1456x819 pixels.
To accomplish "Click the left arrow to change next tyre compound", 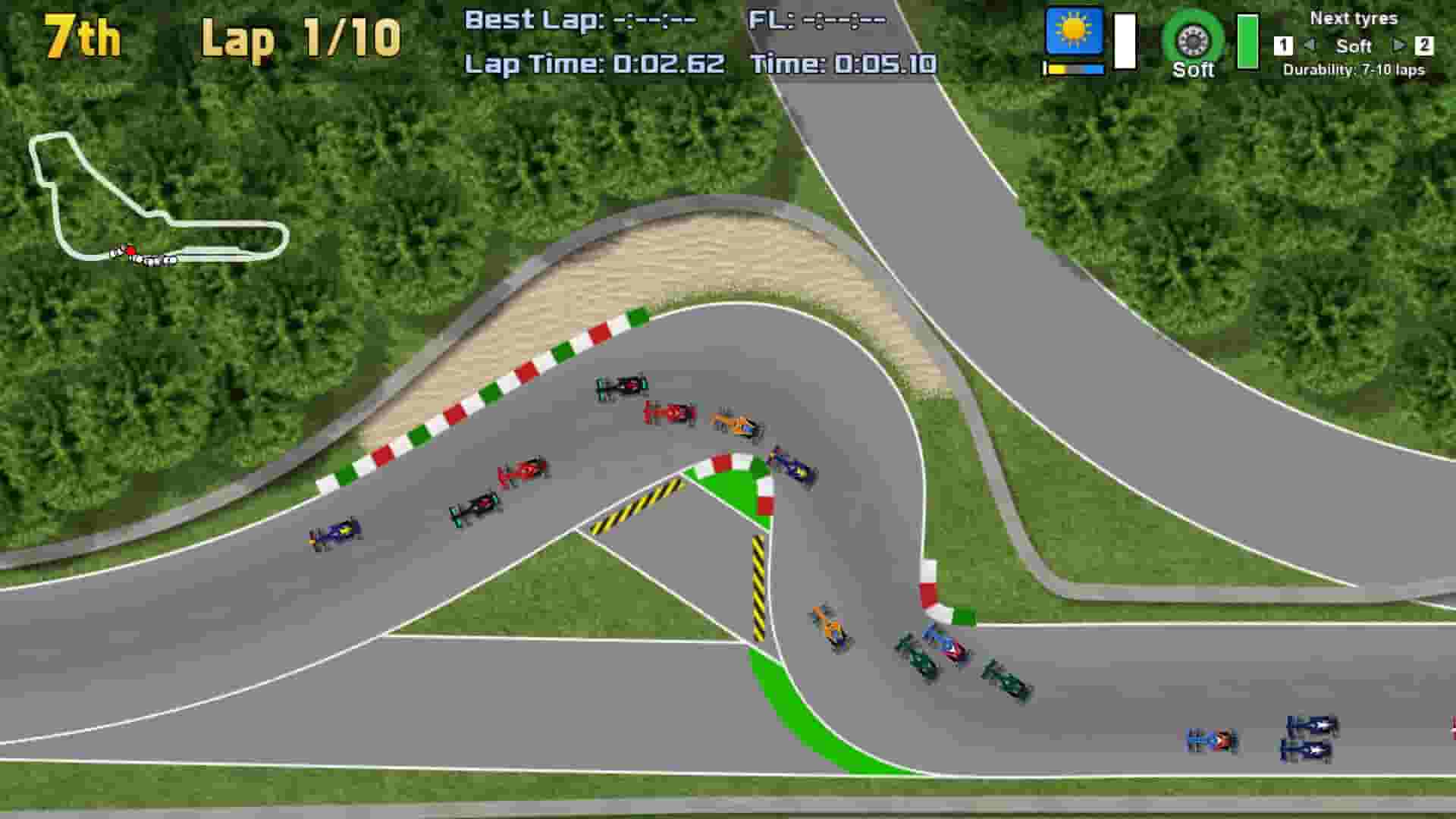I will [x=1311, y=46].
